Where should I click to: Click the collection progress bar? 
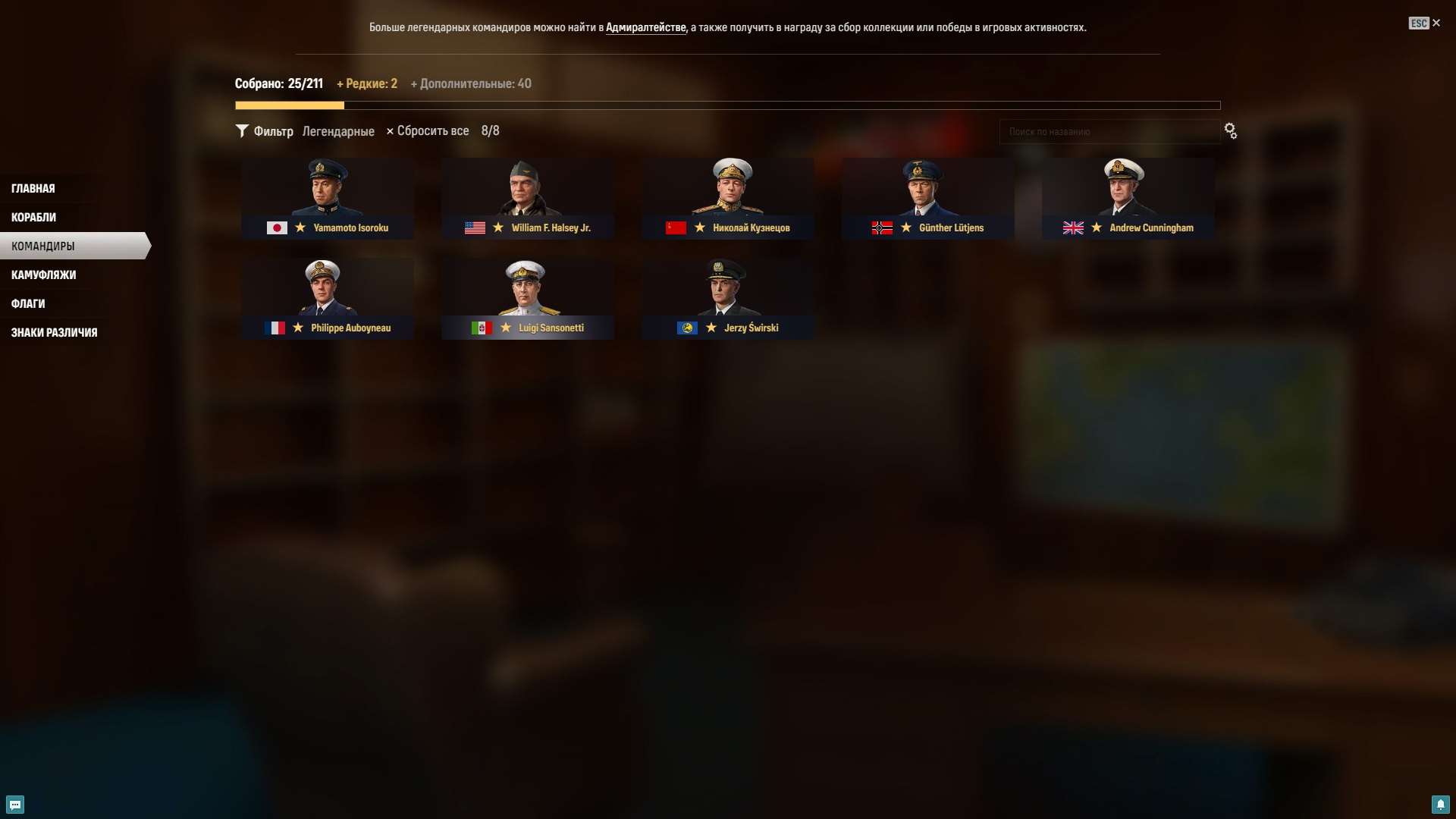(728, 105)
